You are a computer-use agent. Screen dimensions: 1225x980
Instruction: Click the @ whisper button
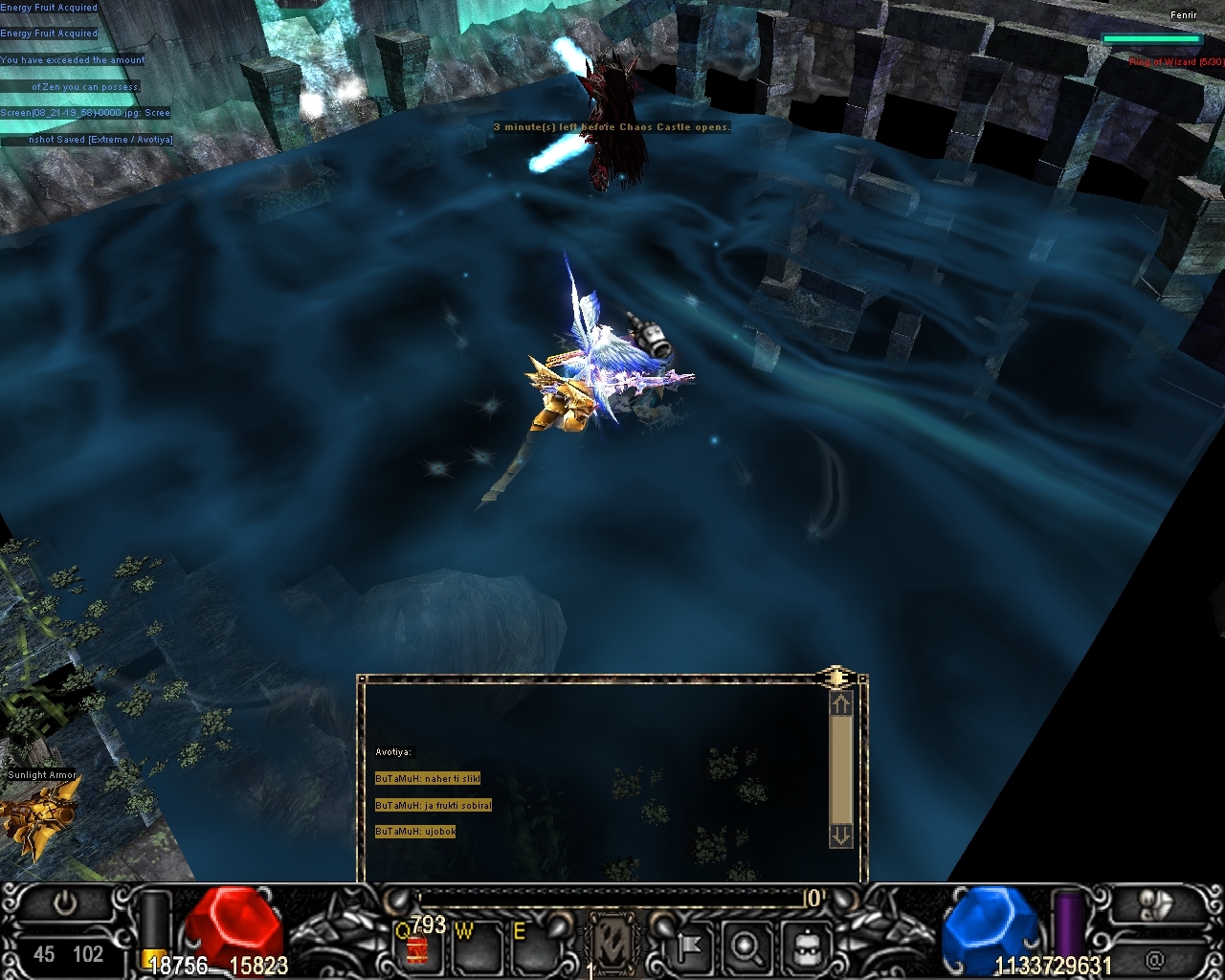(x=1155, y=958)
